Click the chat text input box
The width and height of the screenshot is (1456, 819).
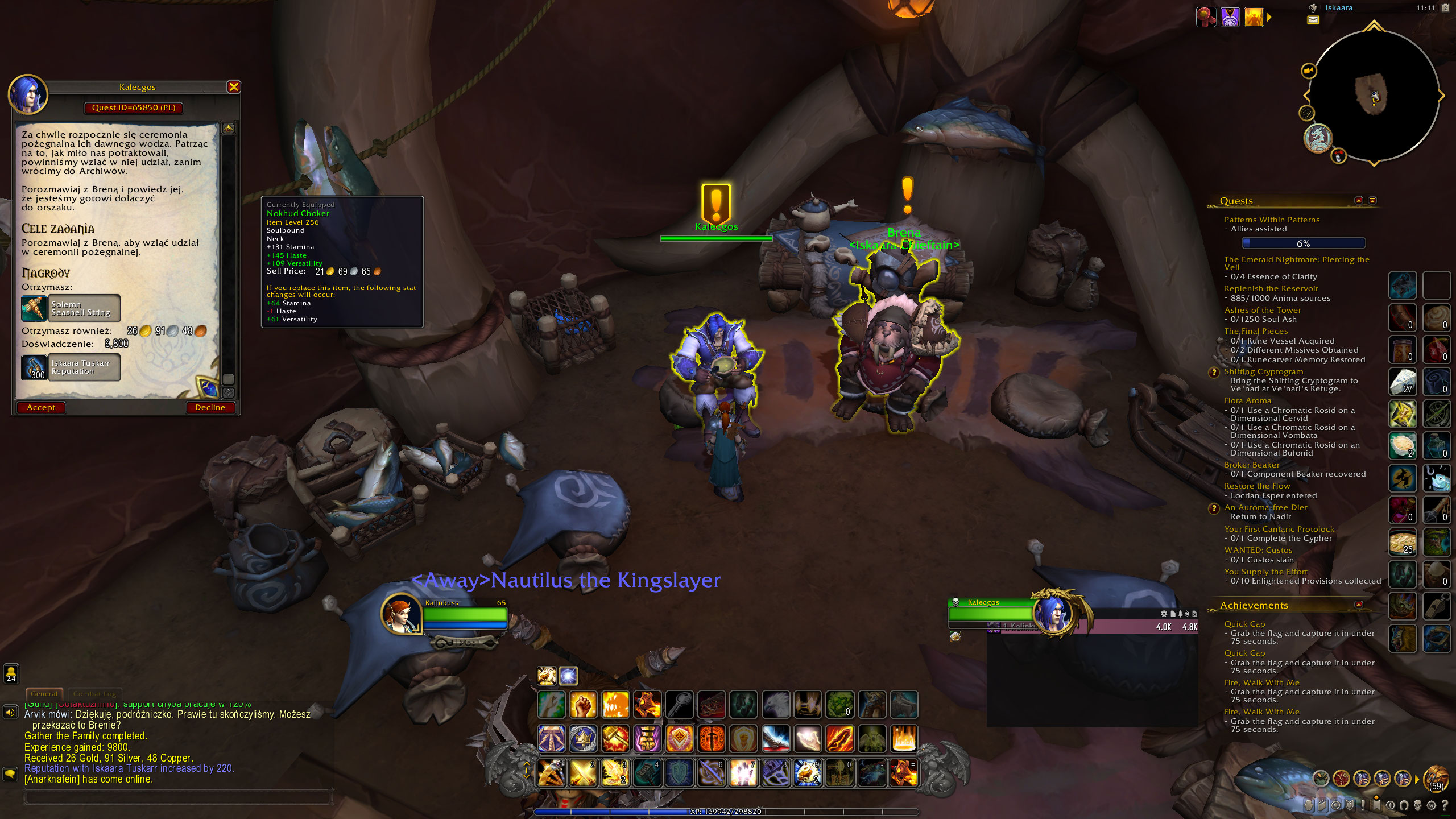point(177,796)
